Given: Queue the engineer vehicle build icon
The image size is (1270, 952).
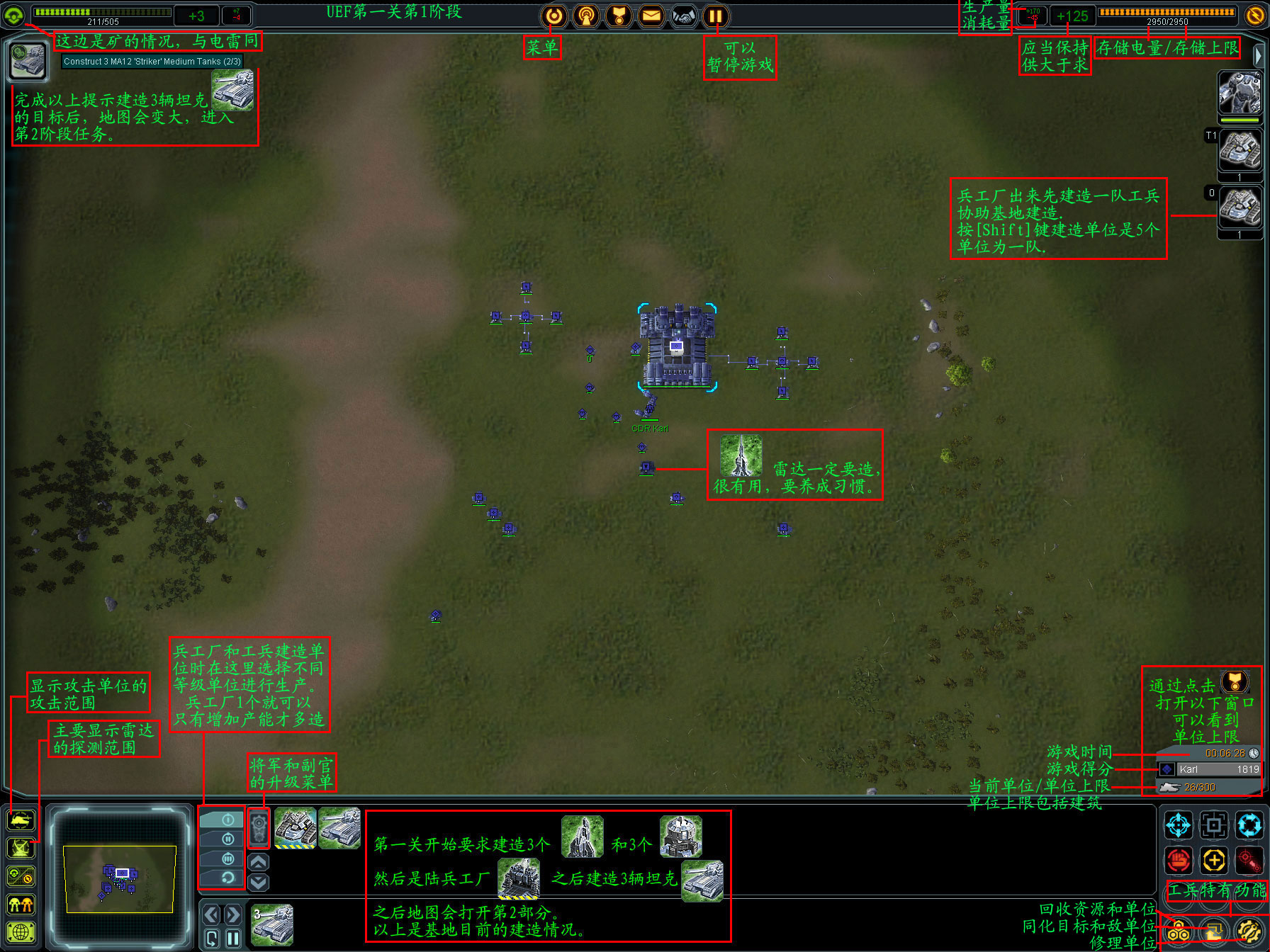Looking at the screenshot, I should click(x=295, y=827).
